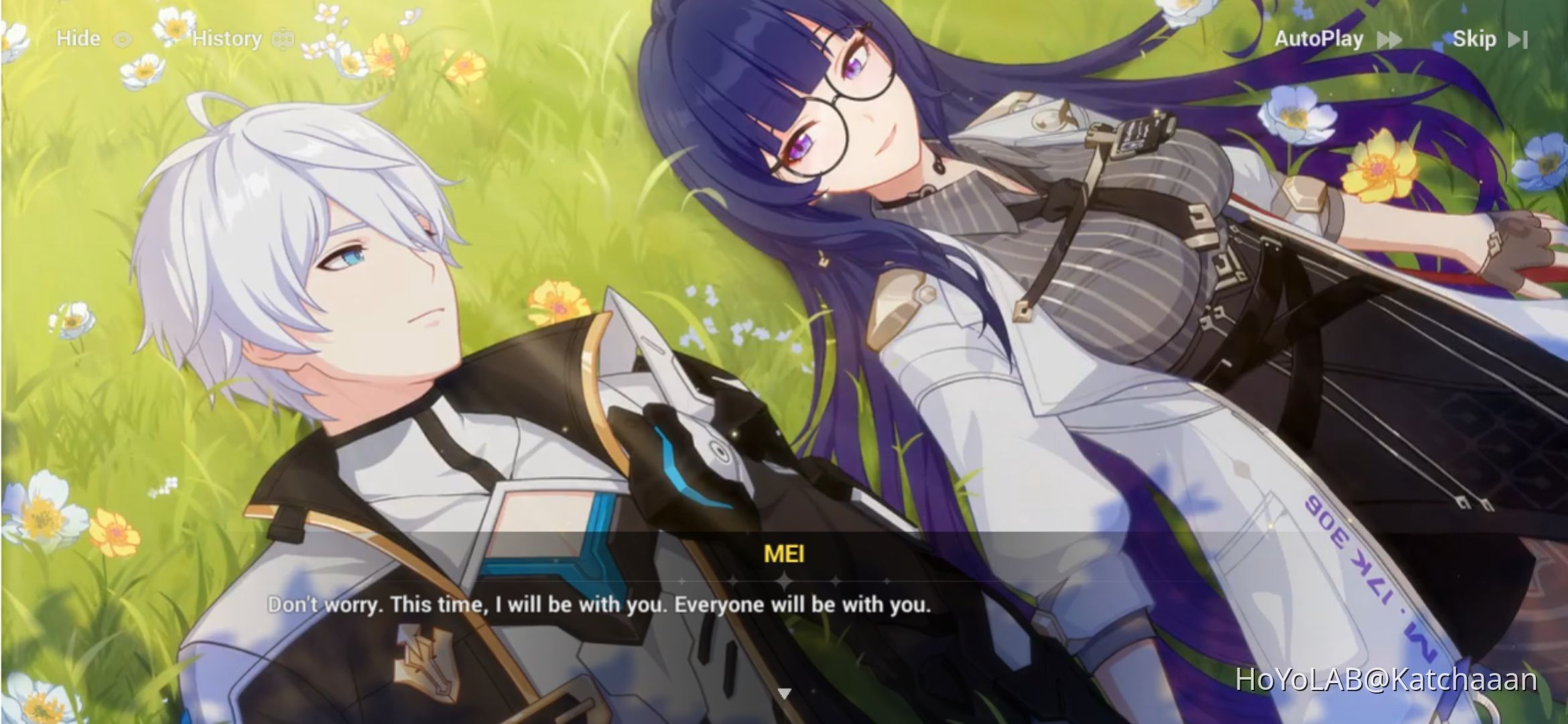Select the MEI speaker name plate
The image size is (1568, 724).
pos(784,554)
